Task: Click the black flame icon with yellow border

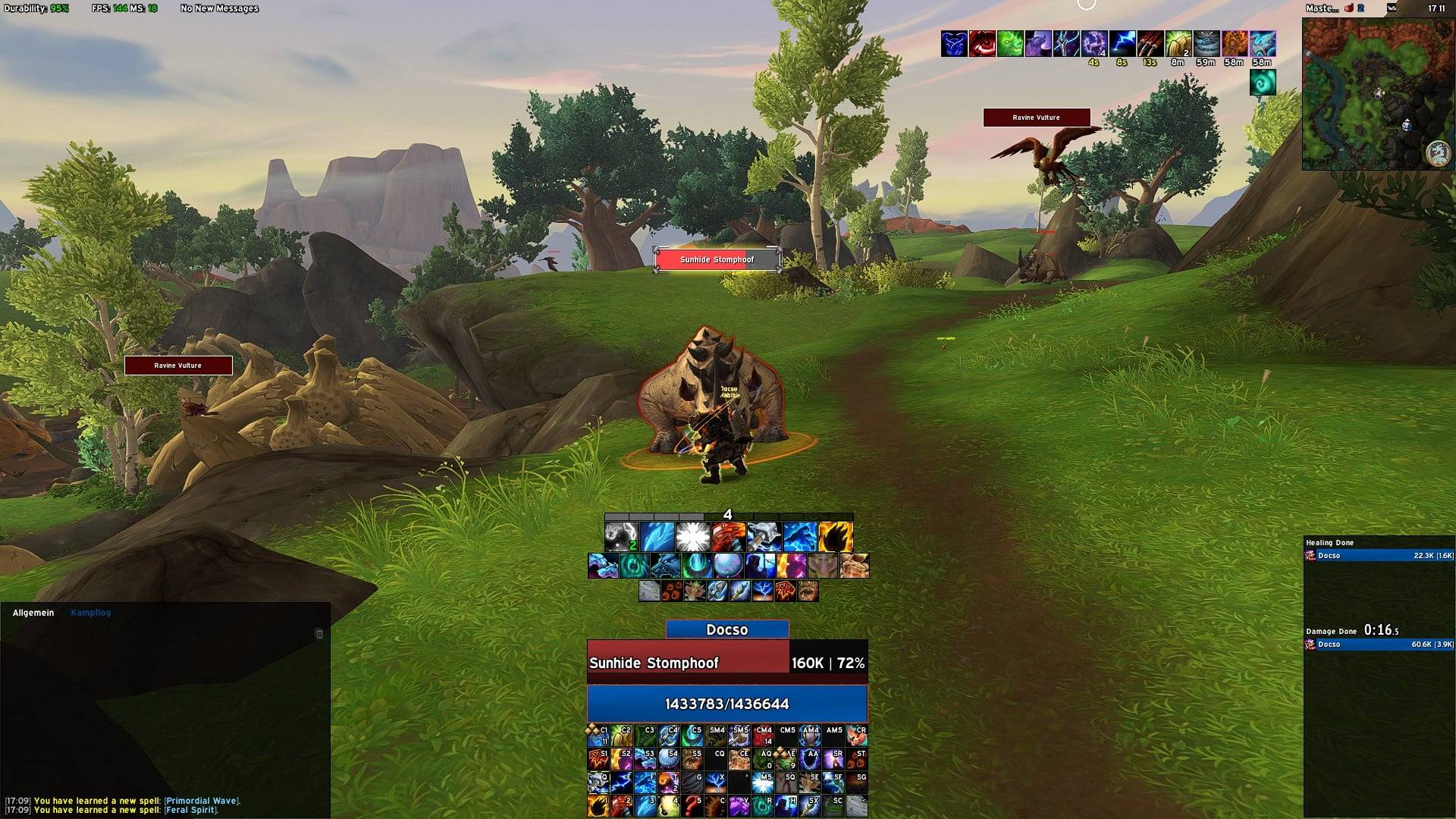Action: click(836, 536)
